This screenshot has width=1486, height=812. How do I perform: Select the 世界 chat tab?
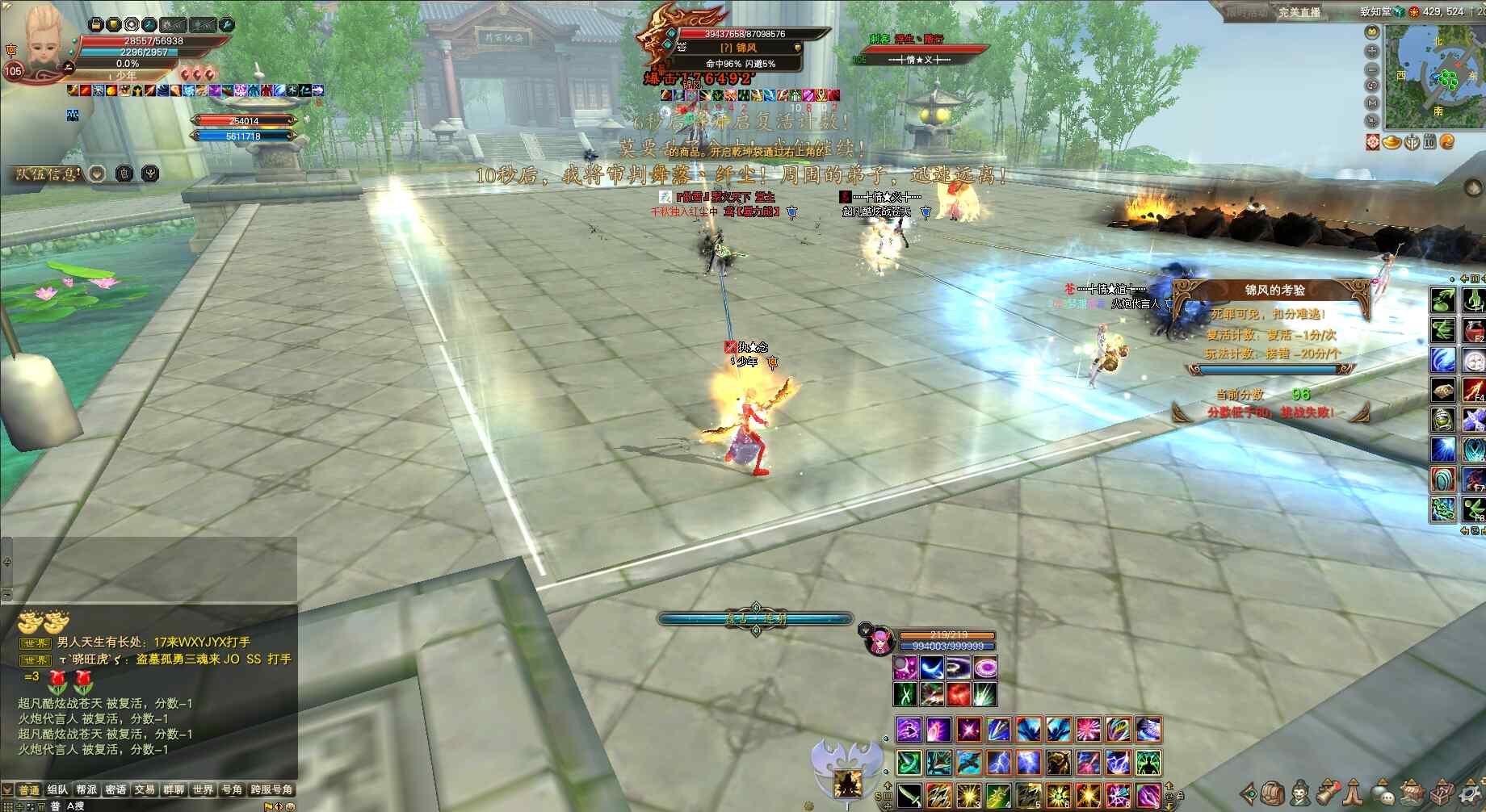point(203,789)
